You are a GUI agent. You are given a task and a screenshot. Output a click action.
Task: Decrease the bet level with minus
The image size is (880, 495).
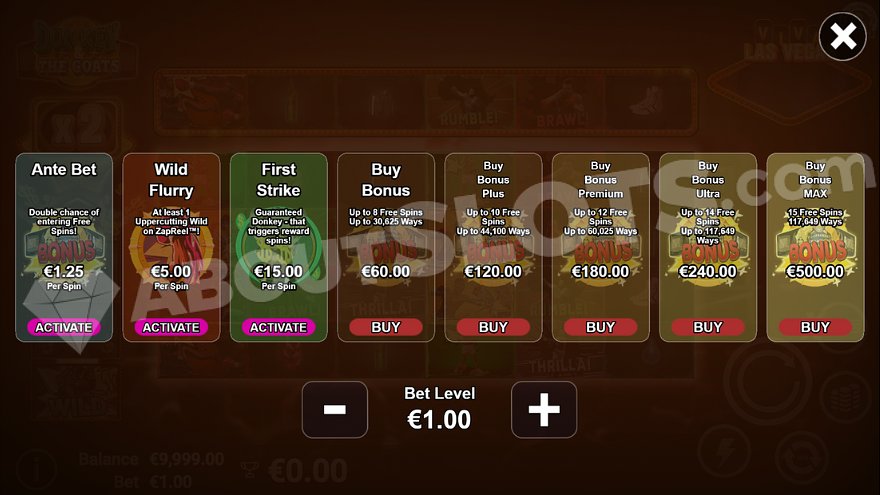[335, 409]
